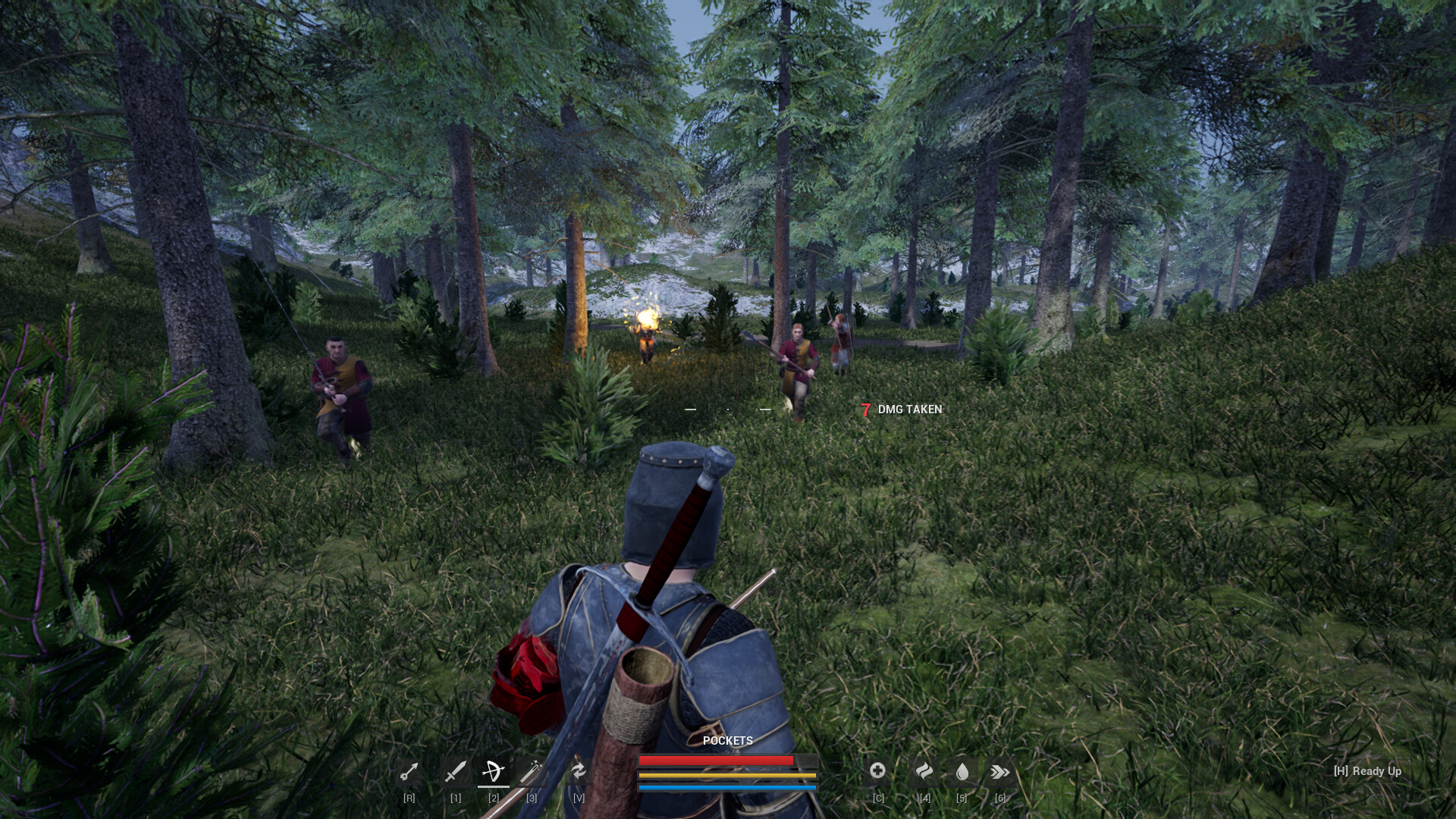This screenshot has width=1456, height=819.
Task: Use the medkit consumable icon
Action: tap(877, 770)
